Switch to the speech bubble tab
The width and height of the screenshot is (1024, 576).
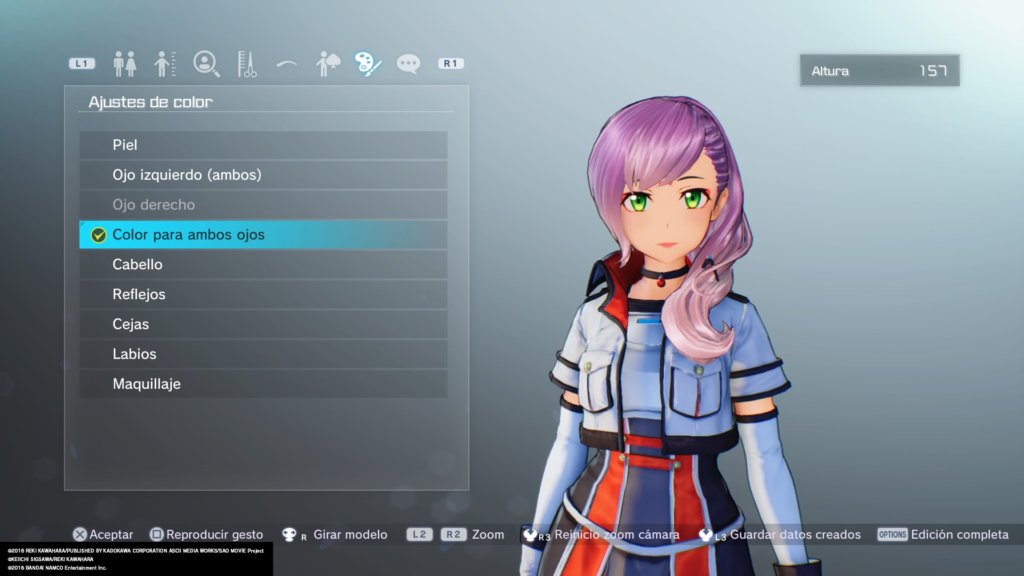(x=408, y=64)
